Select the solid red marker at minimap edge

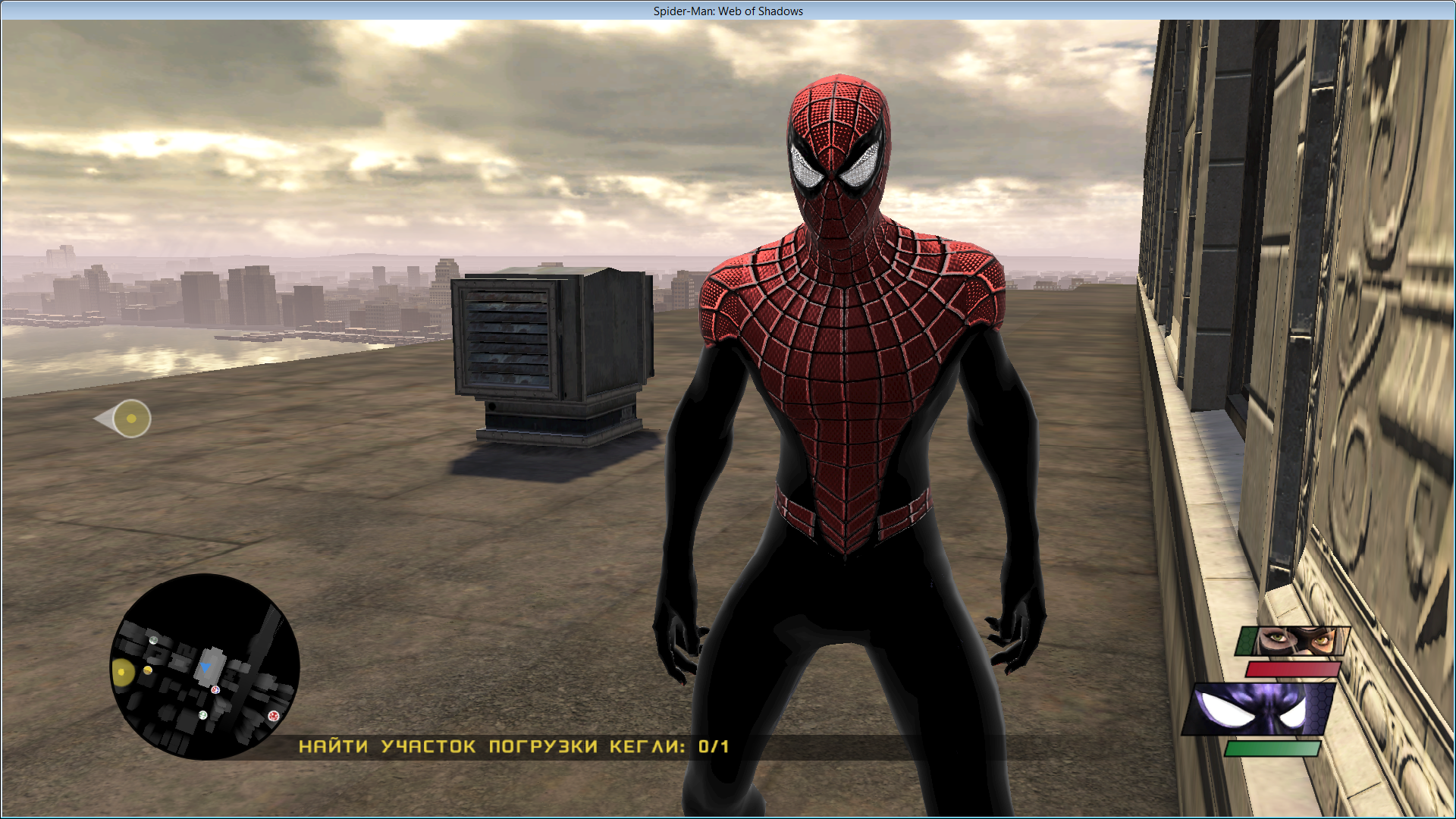tap(273, 715)
